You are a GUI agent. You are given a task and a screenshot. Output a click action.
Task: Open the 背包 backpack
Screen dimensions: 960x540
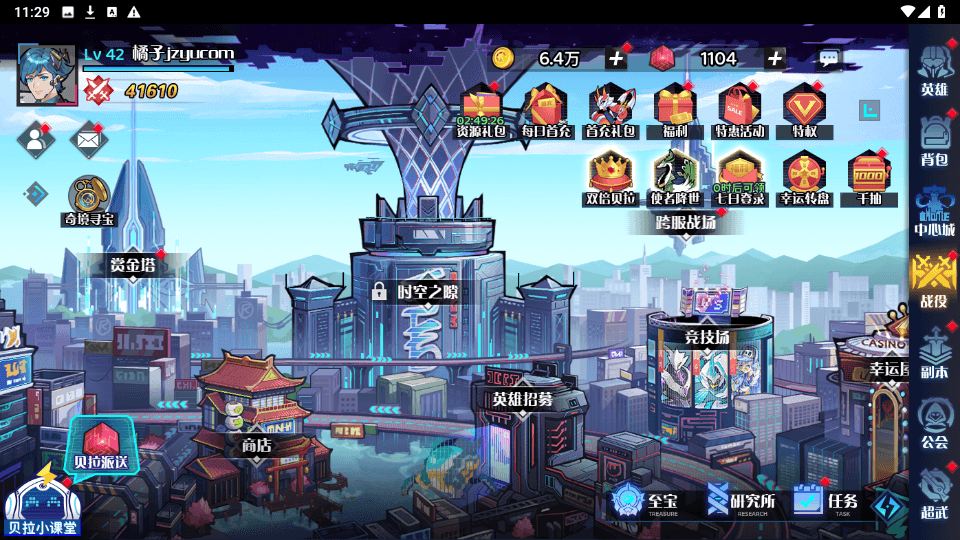pyautogui.click(x=934, y=139)
